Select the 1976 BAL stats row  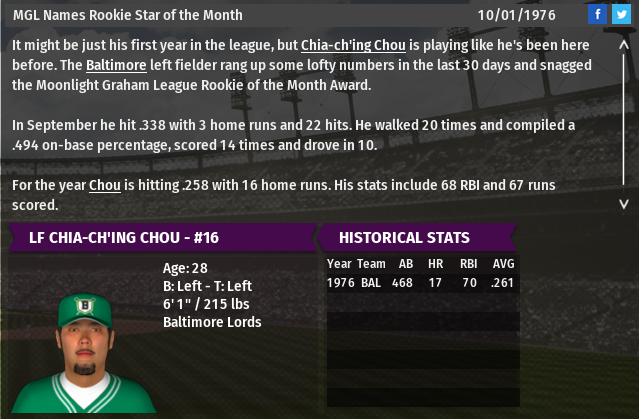pos(422,283)
